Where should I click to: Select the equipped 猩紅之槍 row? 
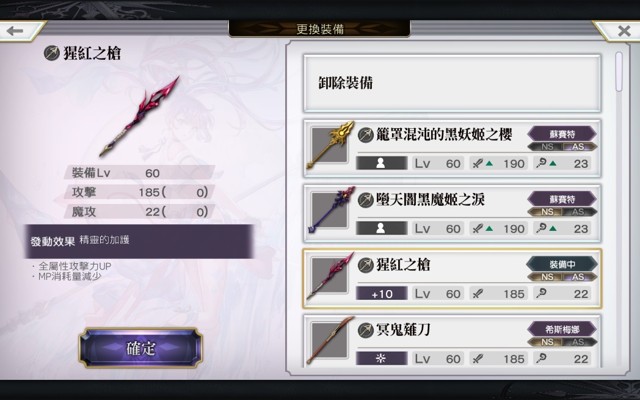(452, 278)
